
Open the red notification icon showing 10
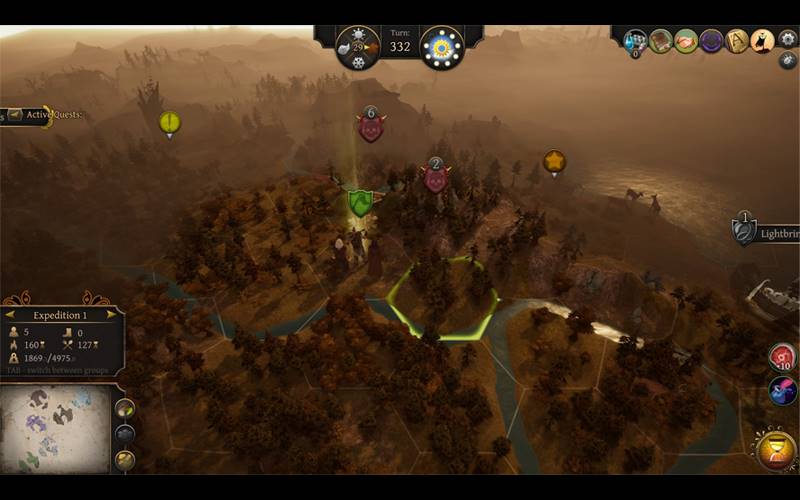(782, 357)
